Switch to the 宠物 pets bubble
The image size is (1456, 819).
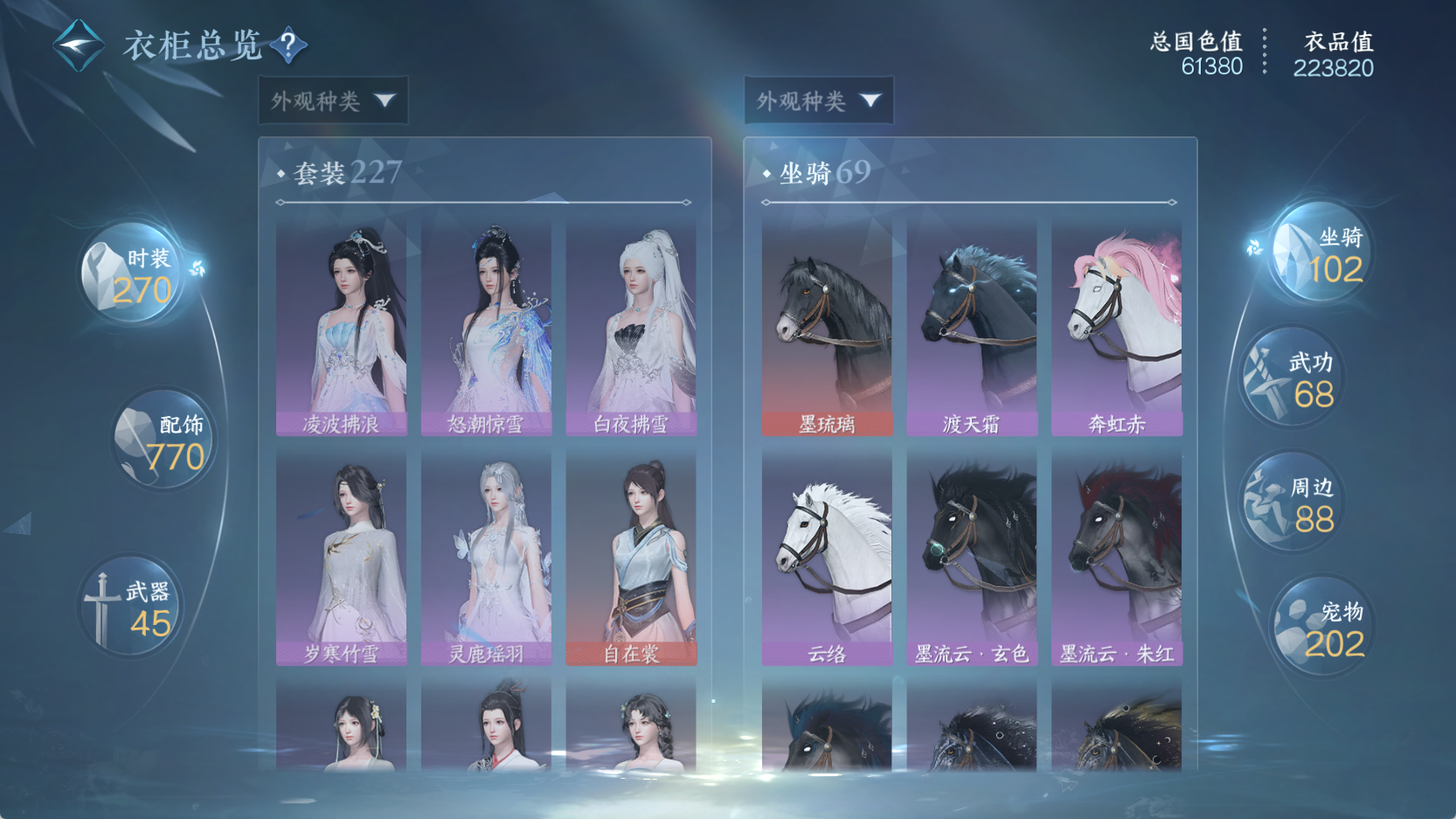[1320, 628]
